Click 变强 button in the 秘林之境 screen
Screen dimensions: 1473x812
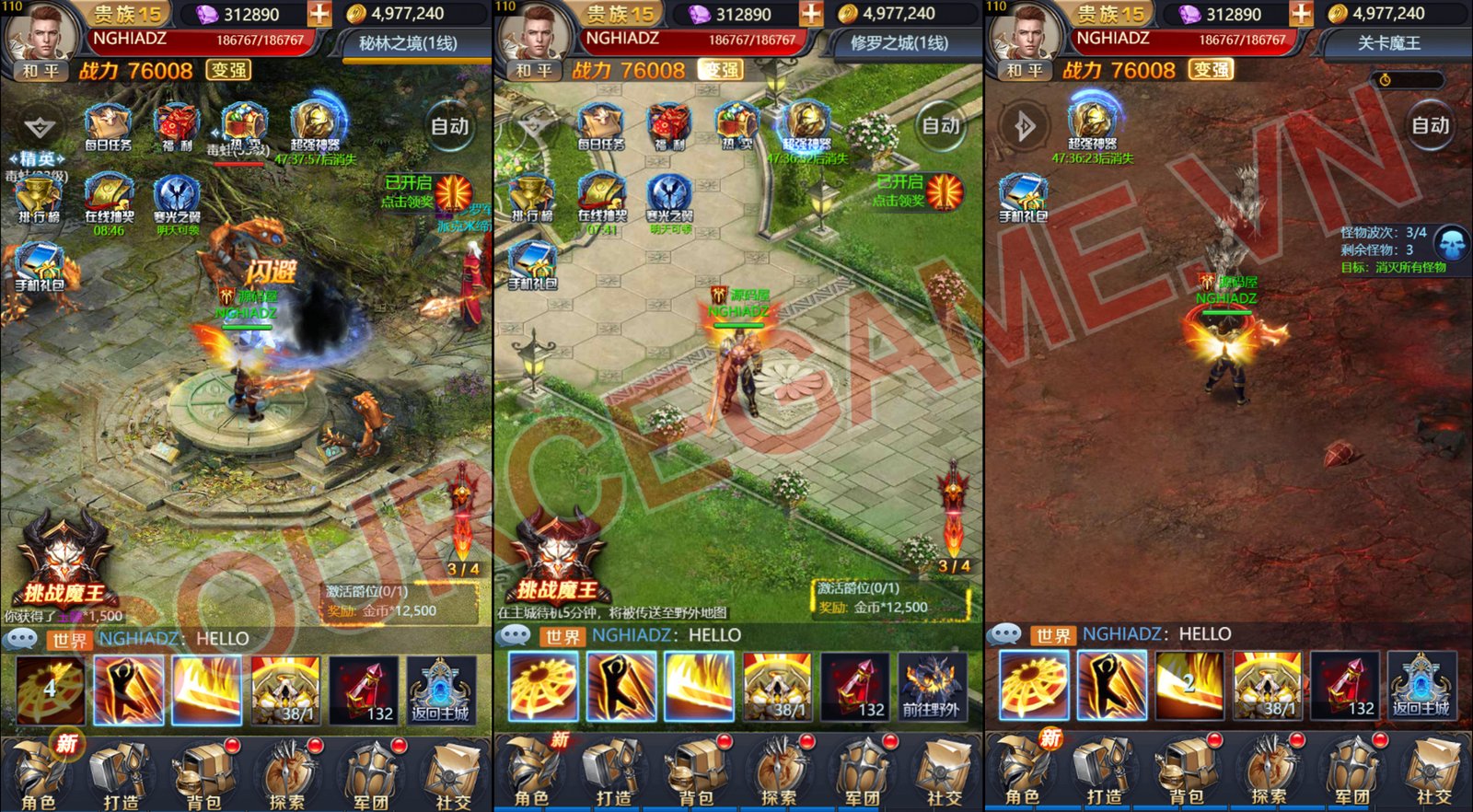tap(228, 70)
